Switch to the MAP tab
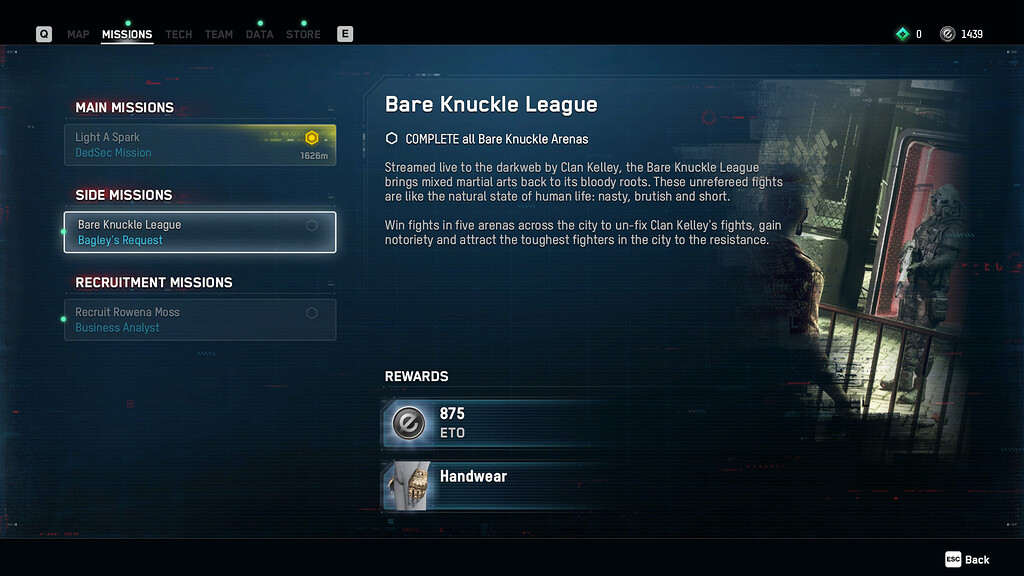The width and height of the screenshot is (1024, 576). point(78,34)
